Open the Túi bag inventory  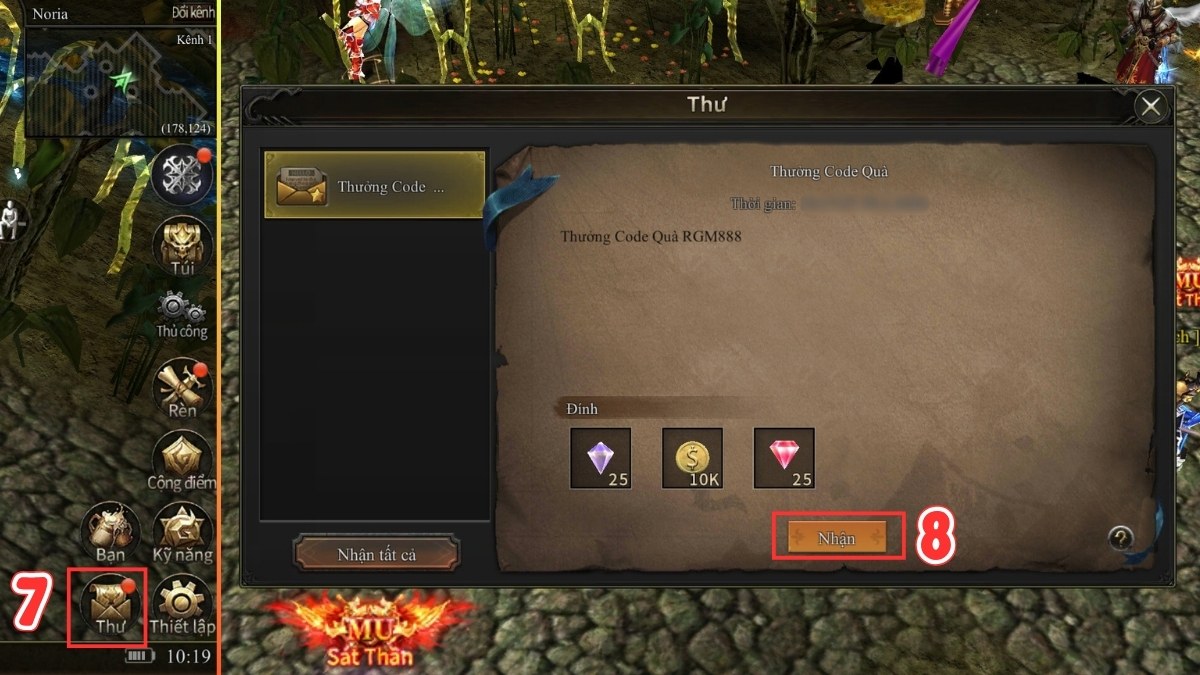pyautogui.click(x=182, y=245)
